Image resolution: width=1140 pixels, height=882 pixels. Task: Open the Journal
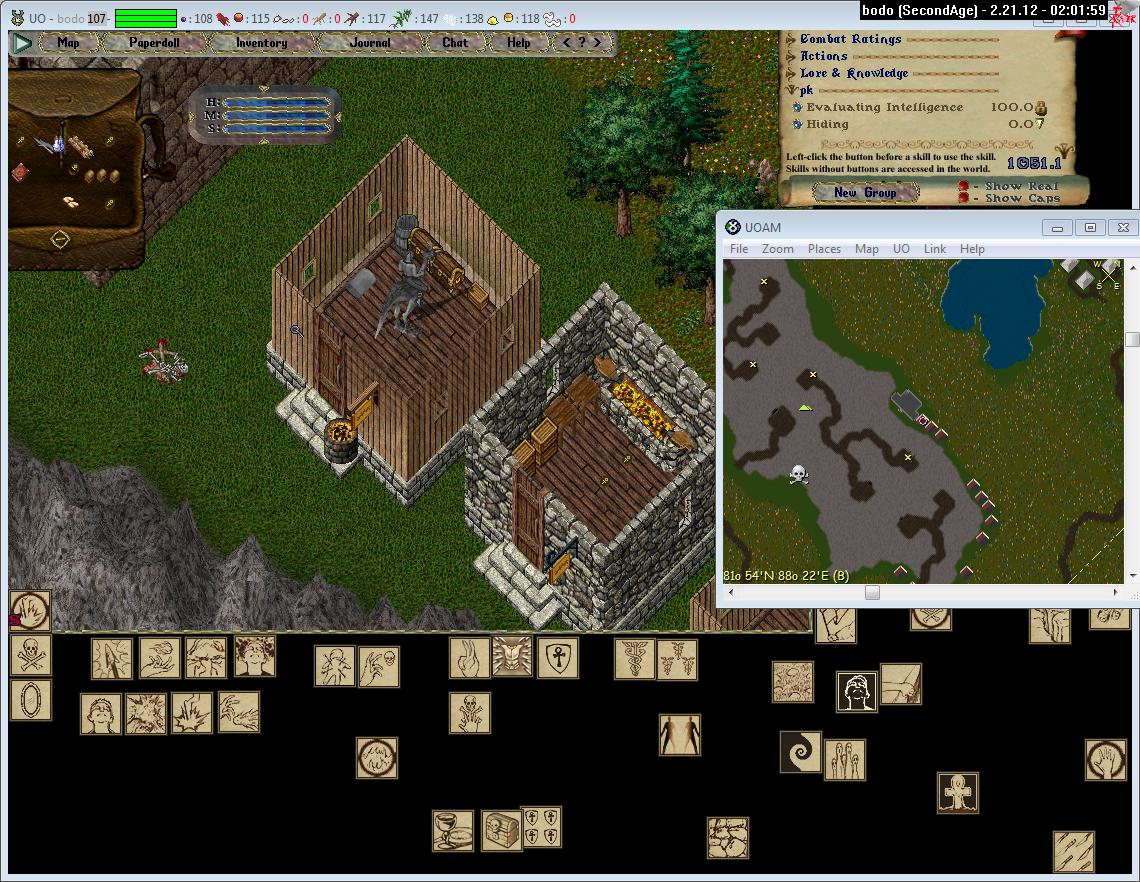tap(370, 43)
